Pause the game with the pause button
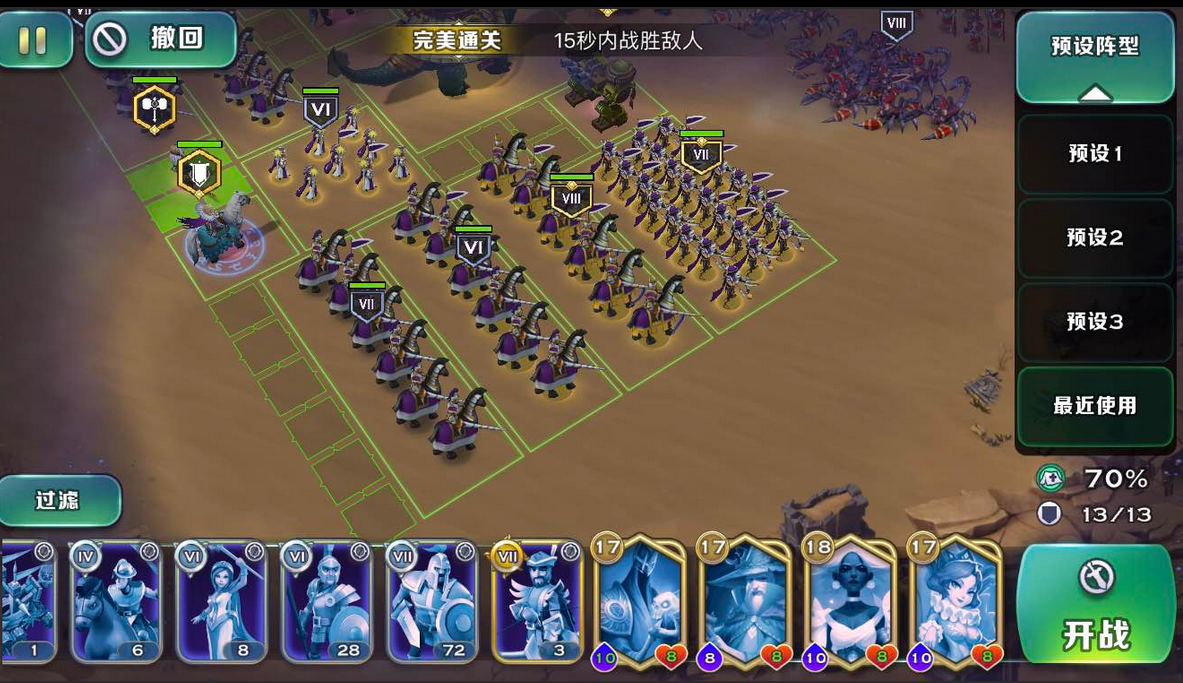The width and height of the screenshot is (1183, 683). 33,40
